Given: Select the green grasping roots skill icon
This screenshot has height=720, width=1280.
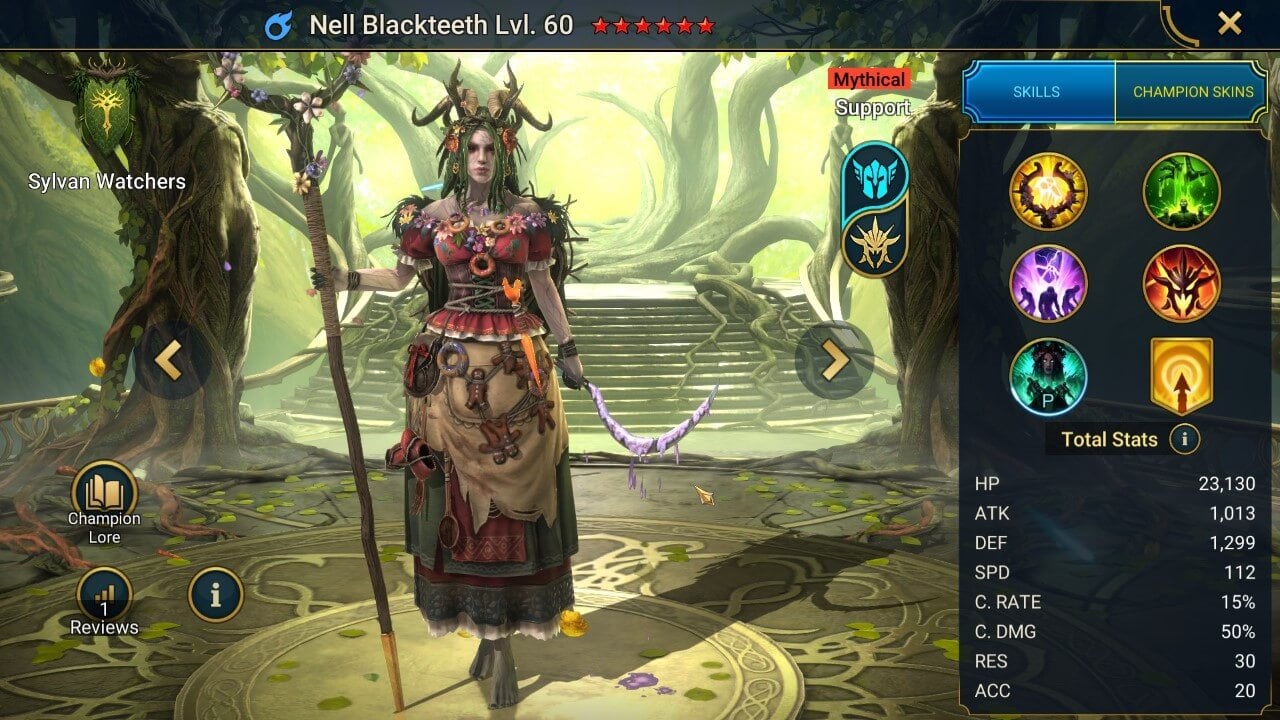Looking at the screenshot, I should point(1182,192).
